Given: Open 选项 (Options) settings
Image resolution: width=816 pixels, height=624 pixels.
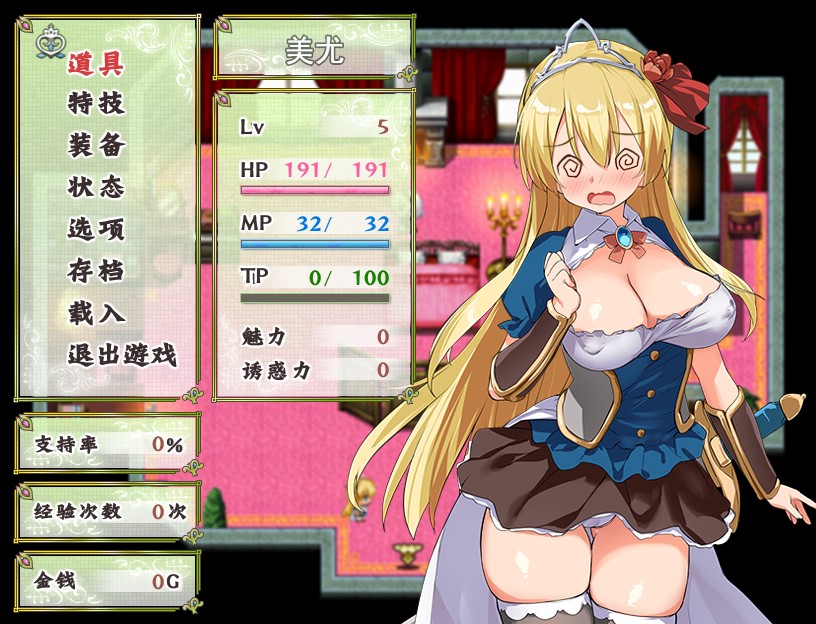Looking at the screenshot, I should point(96,229).
